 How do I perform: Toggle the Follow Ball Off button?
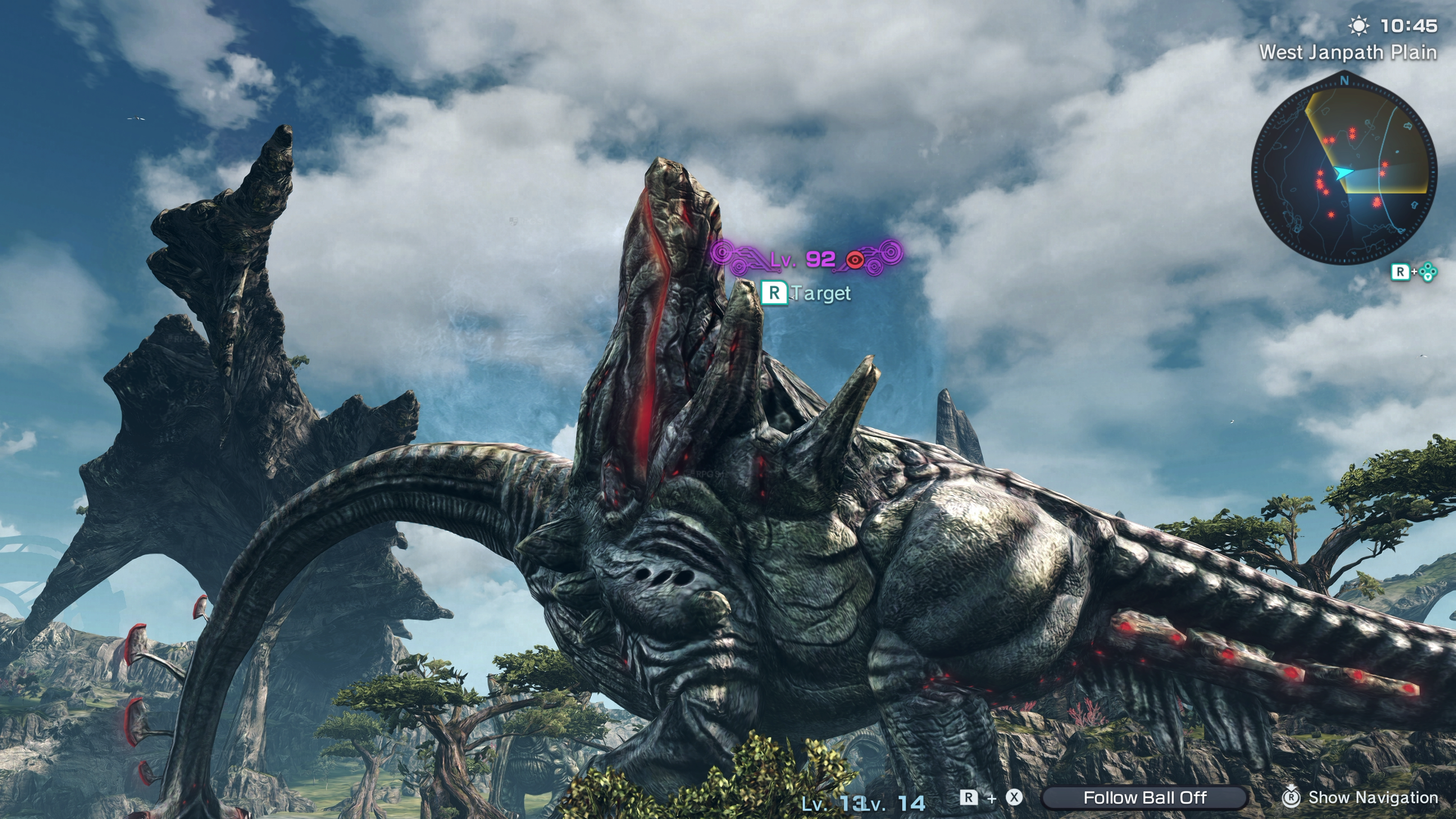coord(1145,797)
